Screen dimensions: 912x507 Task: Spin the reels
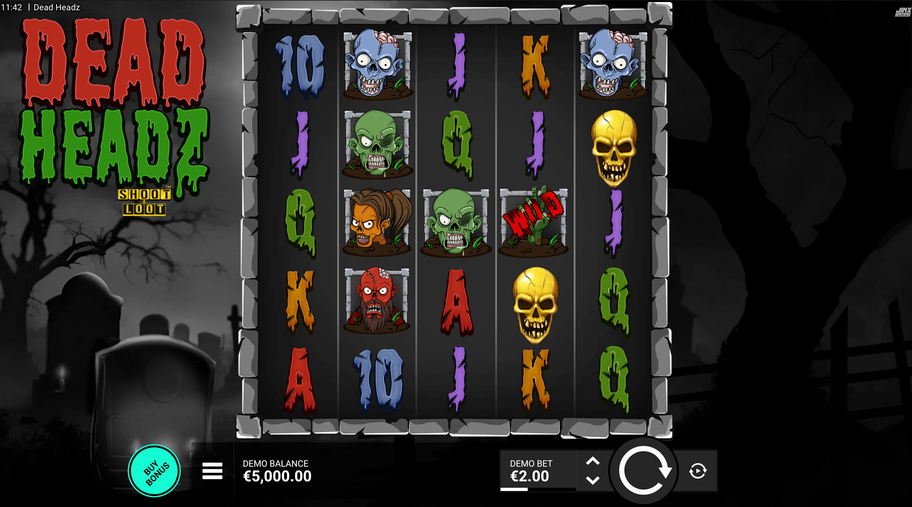(643, 470)
